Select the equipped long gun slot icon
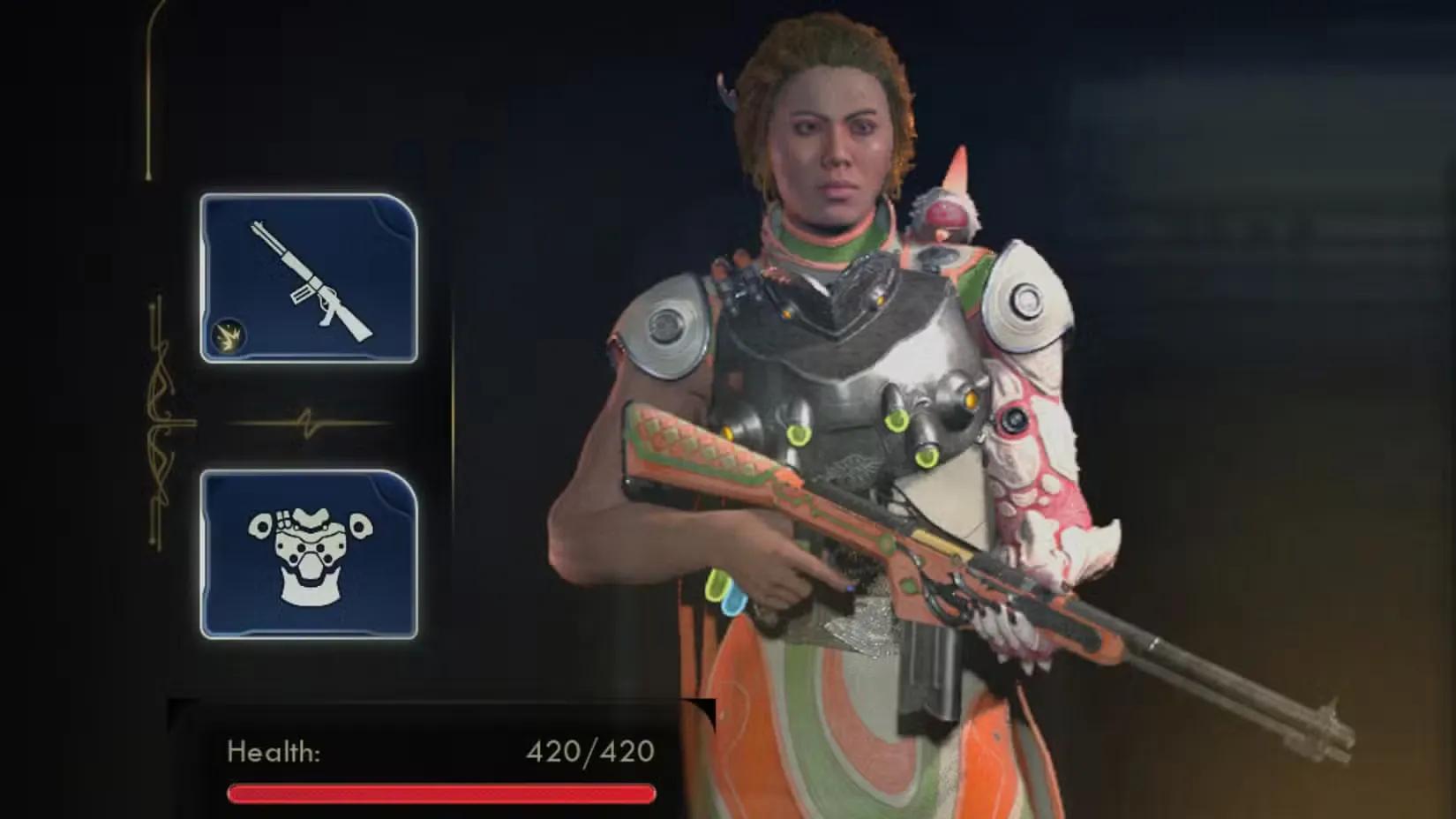1456x819 pixels. [309, 278]
